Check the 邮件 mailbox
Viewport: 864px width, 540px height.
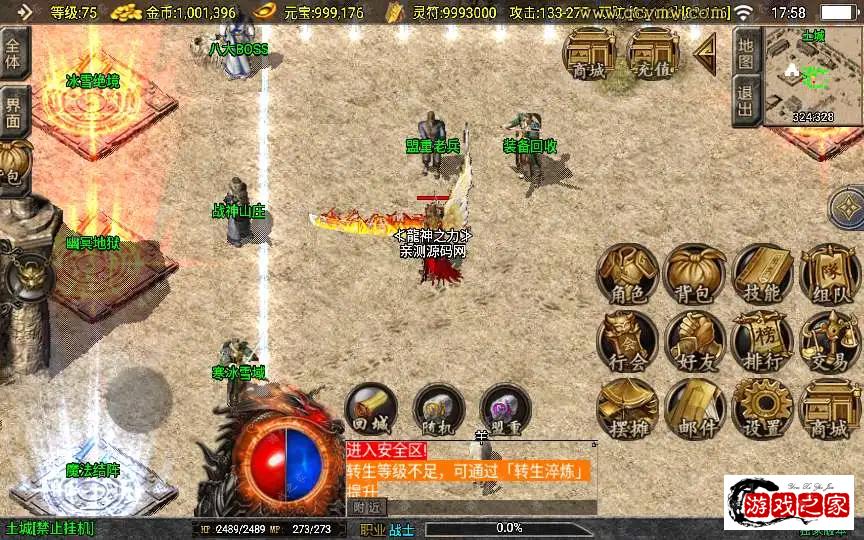click(x=696, y=408)
